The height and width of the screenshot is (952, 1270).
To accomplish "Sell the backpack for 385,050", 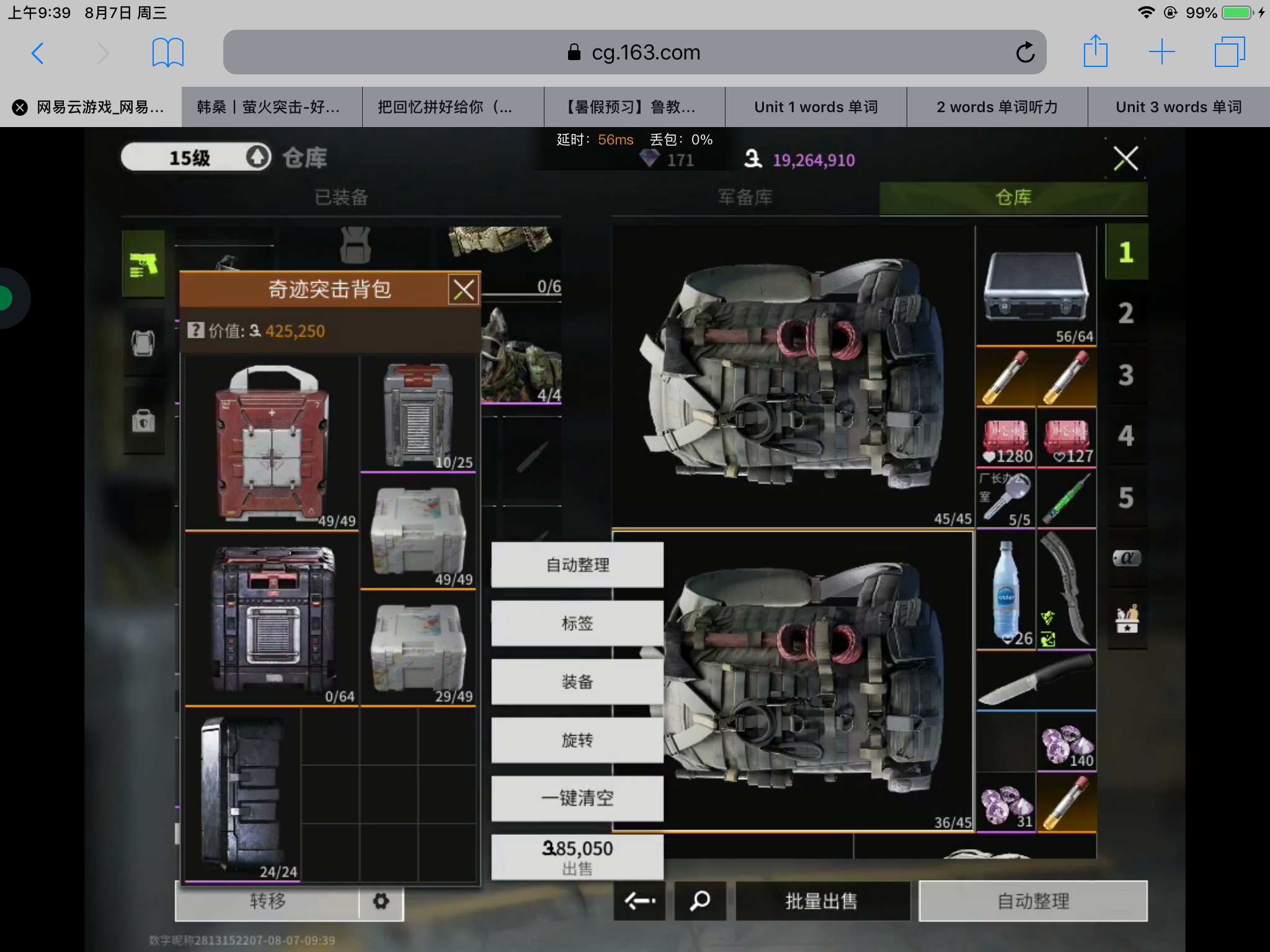I will [577, 857].
